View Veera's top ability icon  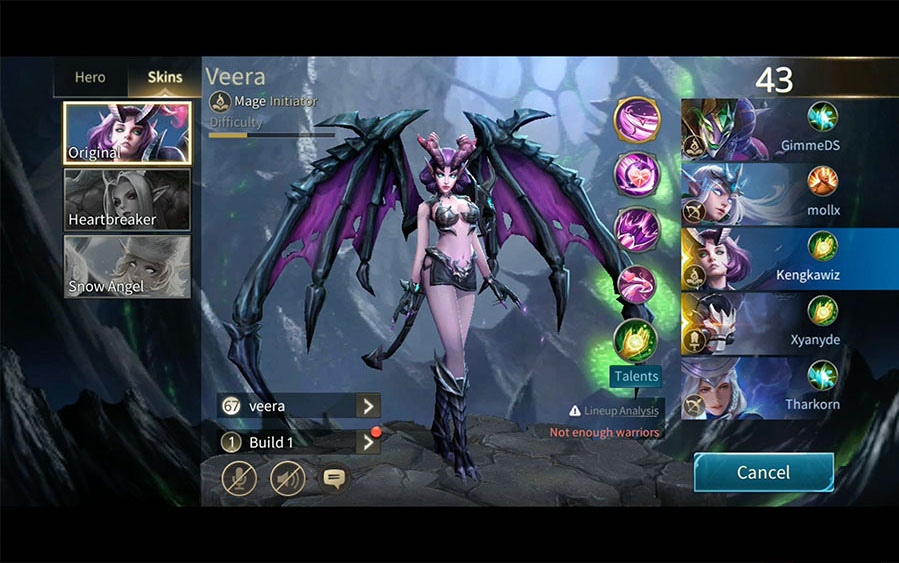click(636, 121)
